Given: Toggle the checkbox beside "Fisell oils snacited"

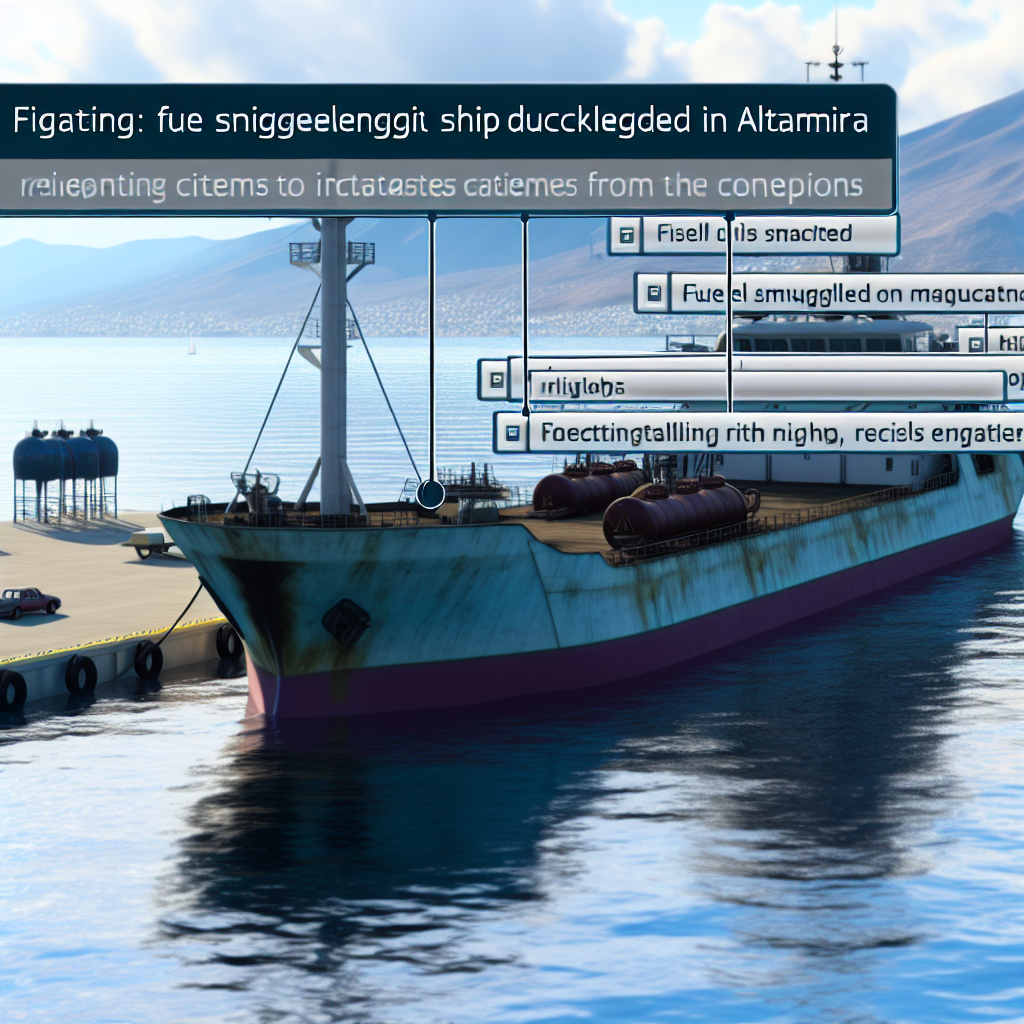Looking at the screenshot, I should pyautogui.click(x=626, y=236).
